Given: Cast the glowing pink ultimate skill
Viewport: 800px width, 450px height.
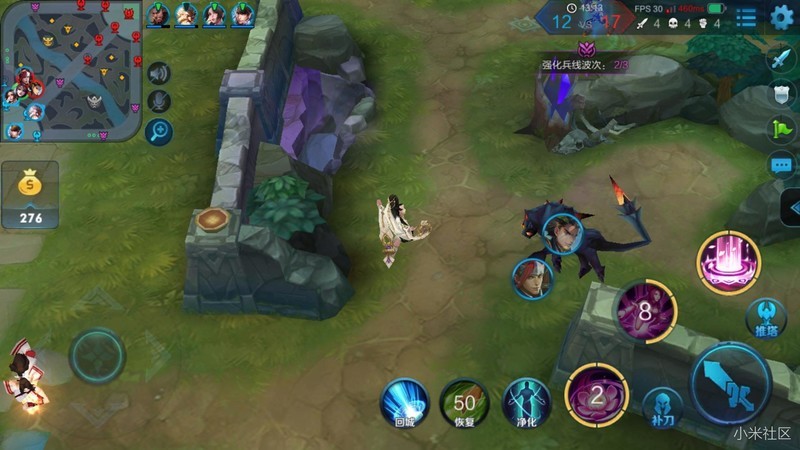Looking at the screenshot, I should (729, 262).
